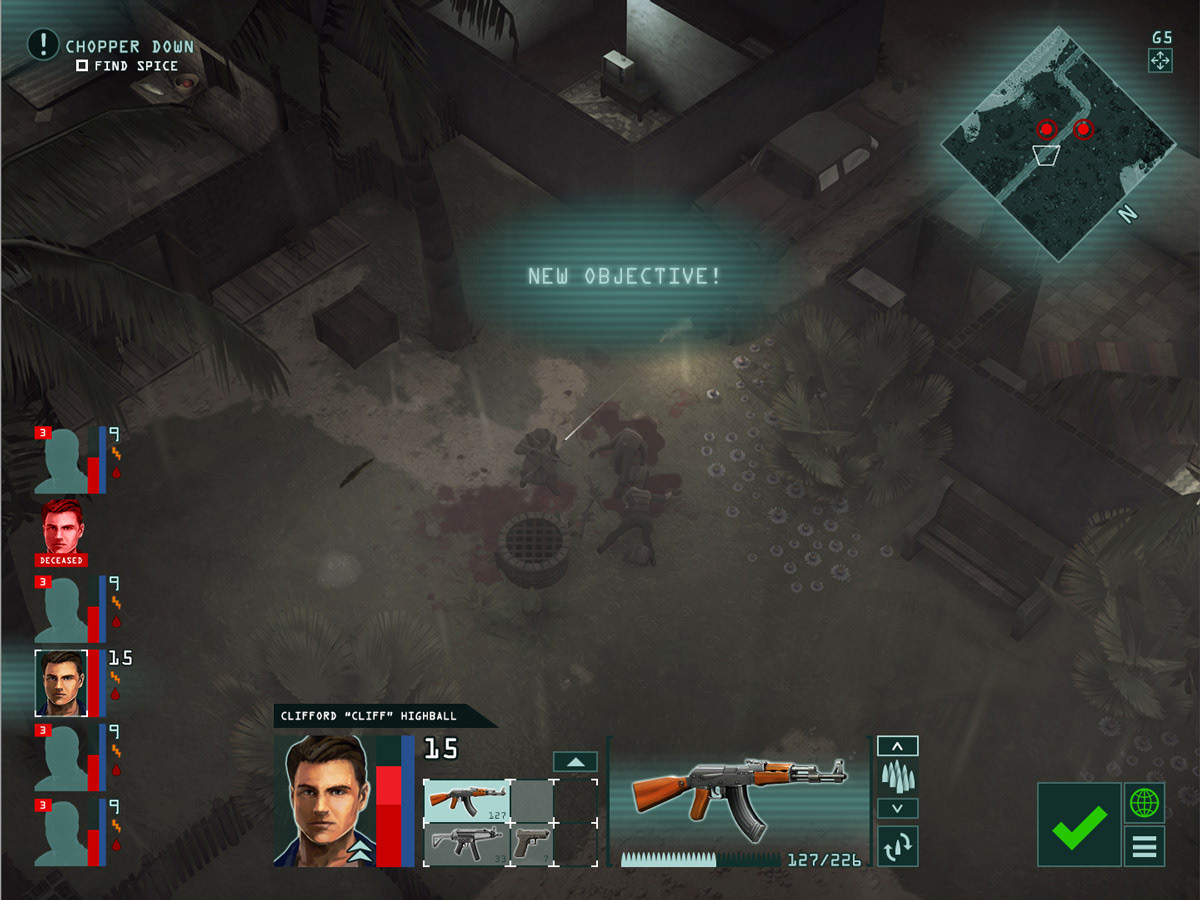Select the pistol inventory slot
This screenshot has width=1200, height=900.
[532, 844]
